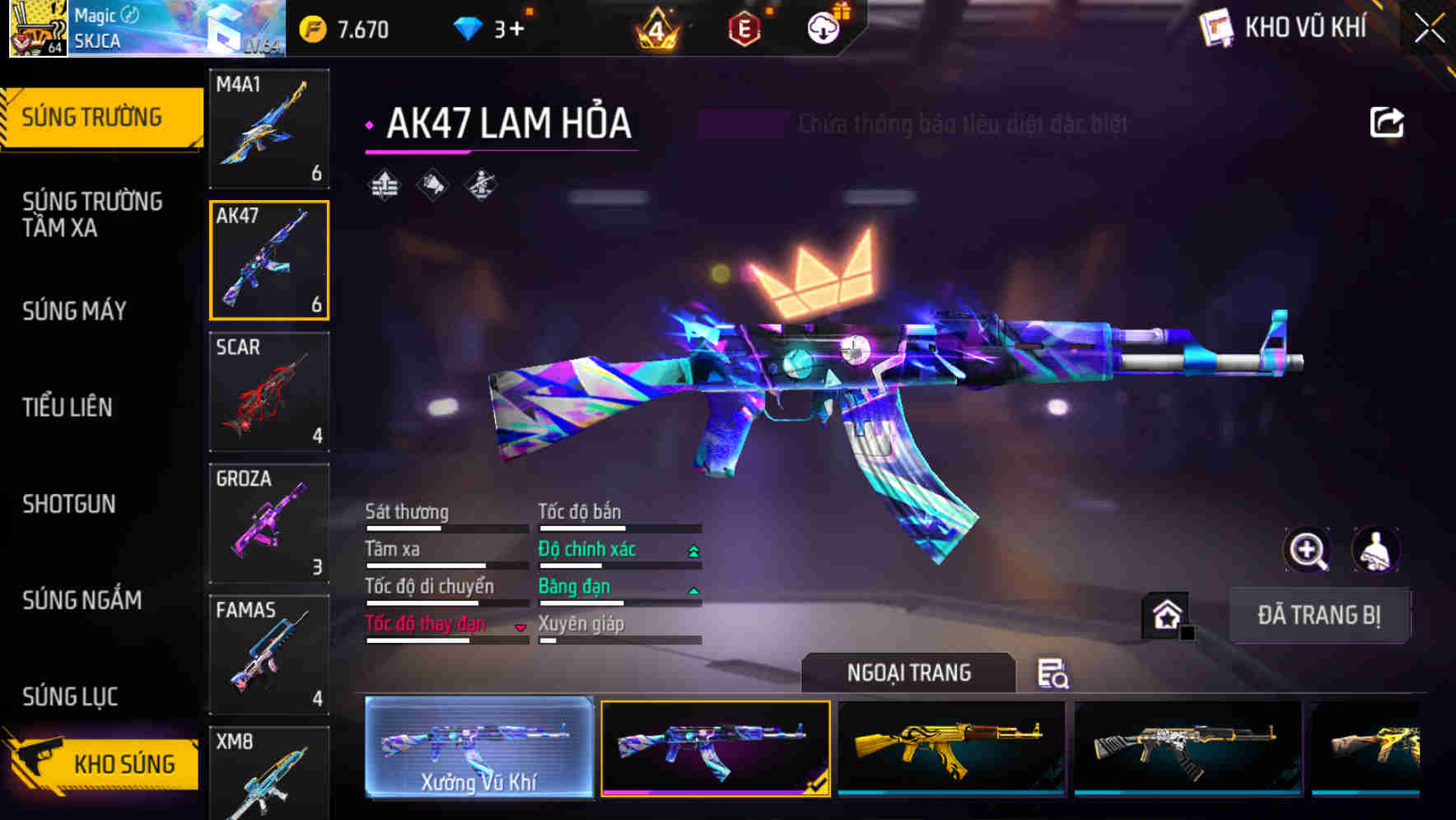Open the Xưởng Vũ Khí skin tile

(x=478, y=748)
